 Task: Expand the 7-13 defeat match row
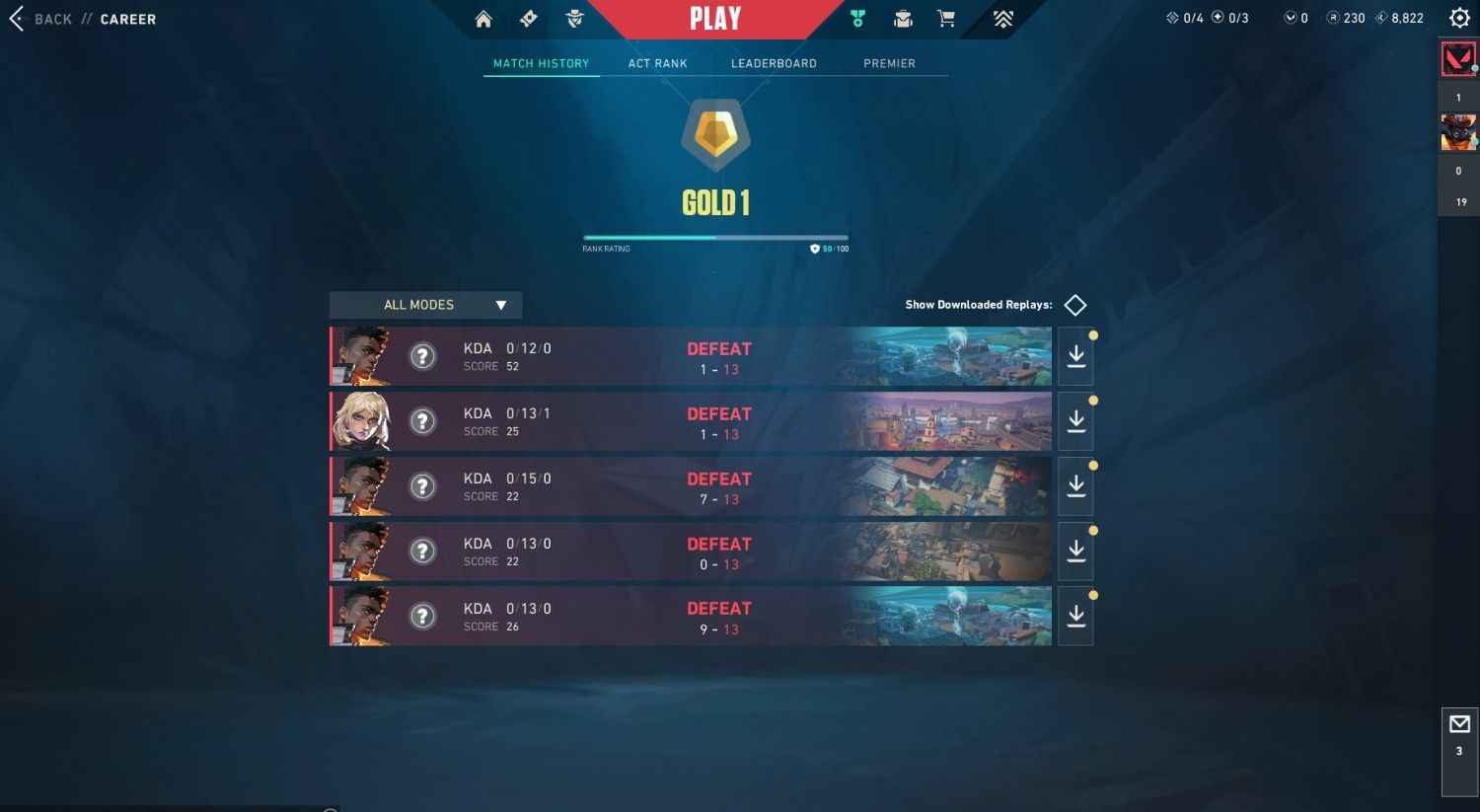tap(691, 485)
